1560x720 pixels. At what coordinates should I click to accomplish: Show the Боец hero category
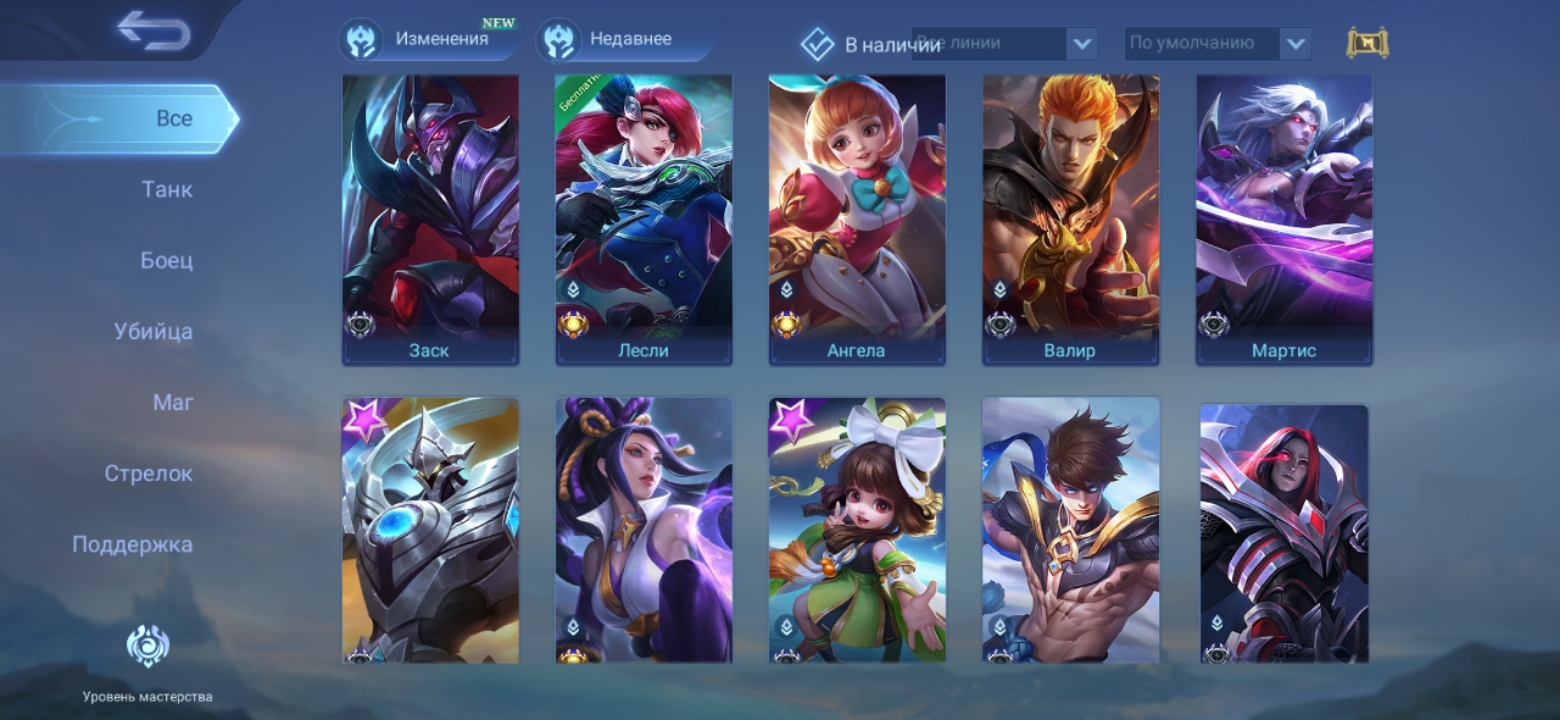point(166,260)
